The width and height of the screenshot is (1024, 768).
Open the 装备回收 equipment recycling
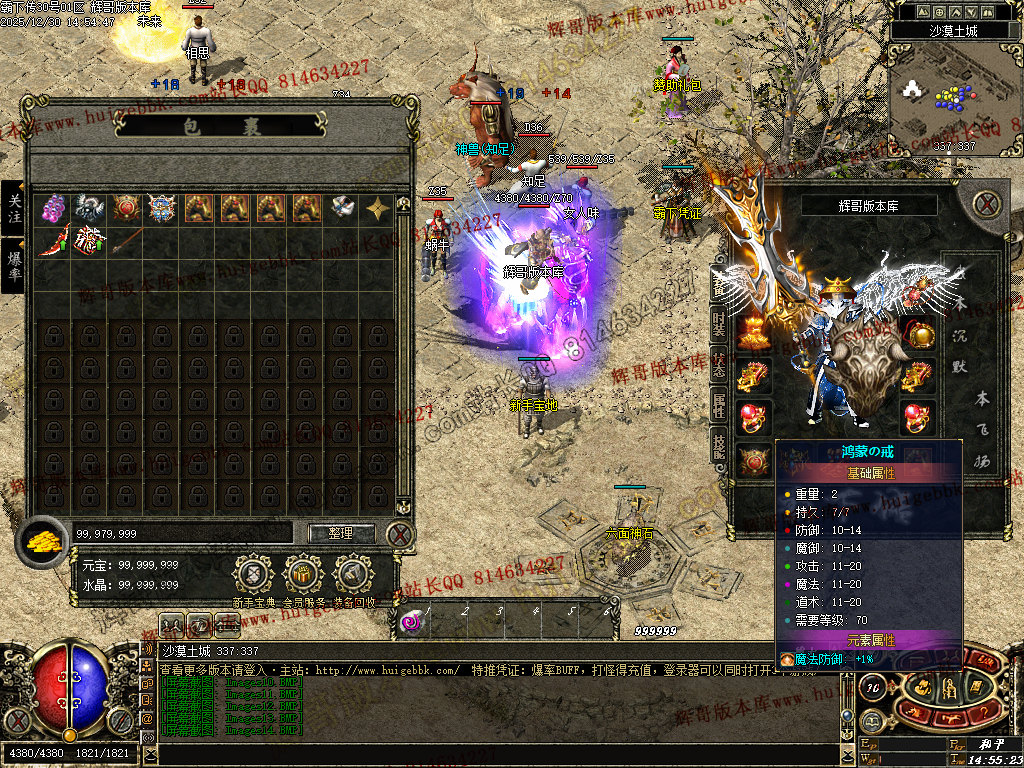pyautogui.click(x=352, y=576)
